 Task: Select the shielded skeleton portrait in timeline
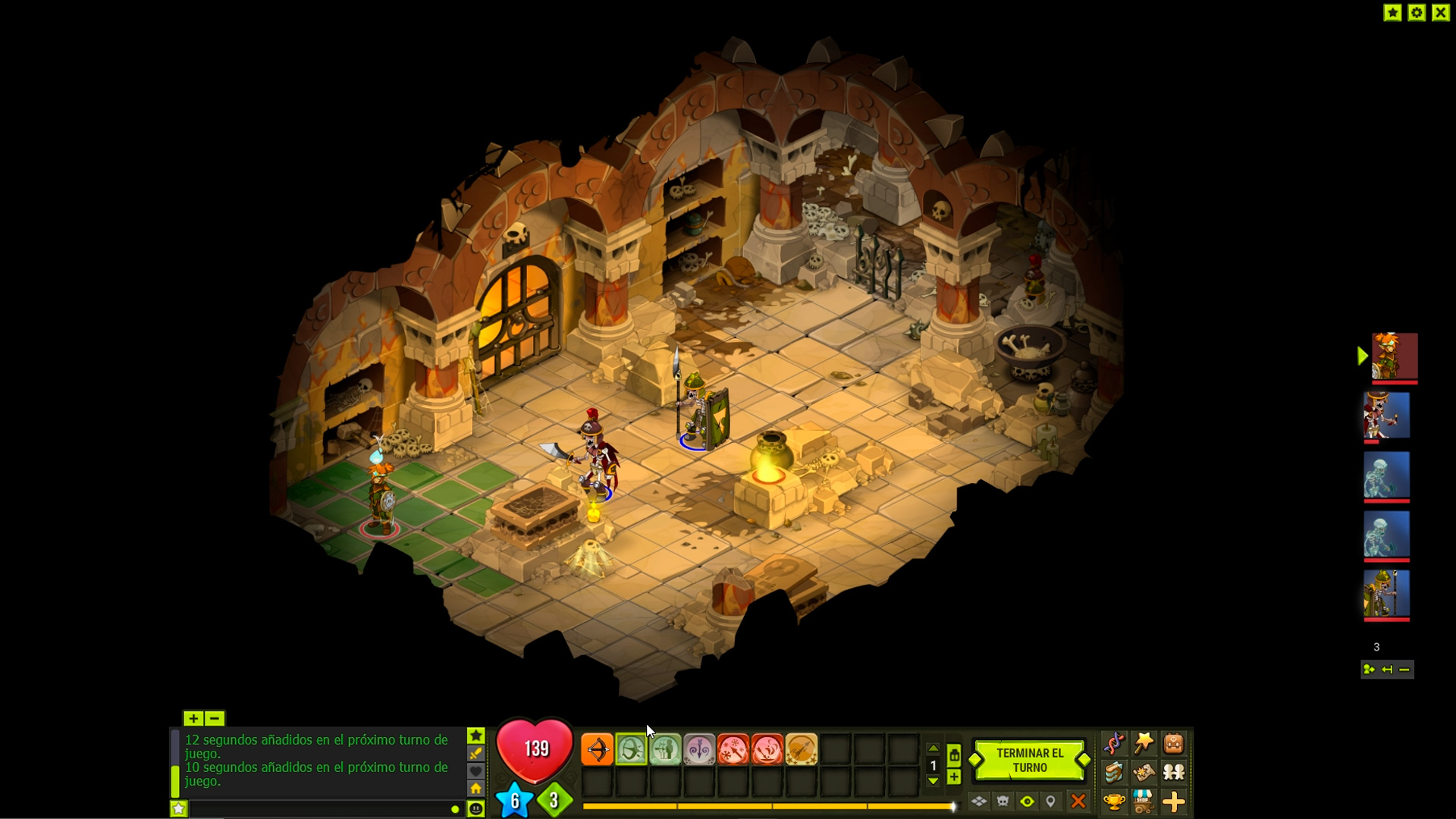tap(1386, 594)
